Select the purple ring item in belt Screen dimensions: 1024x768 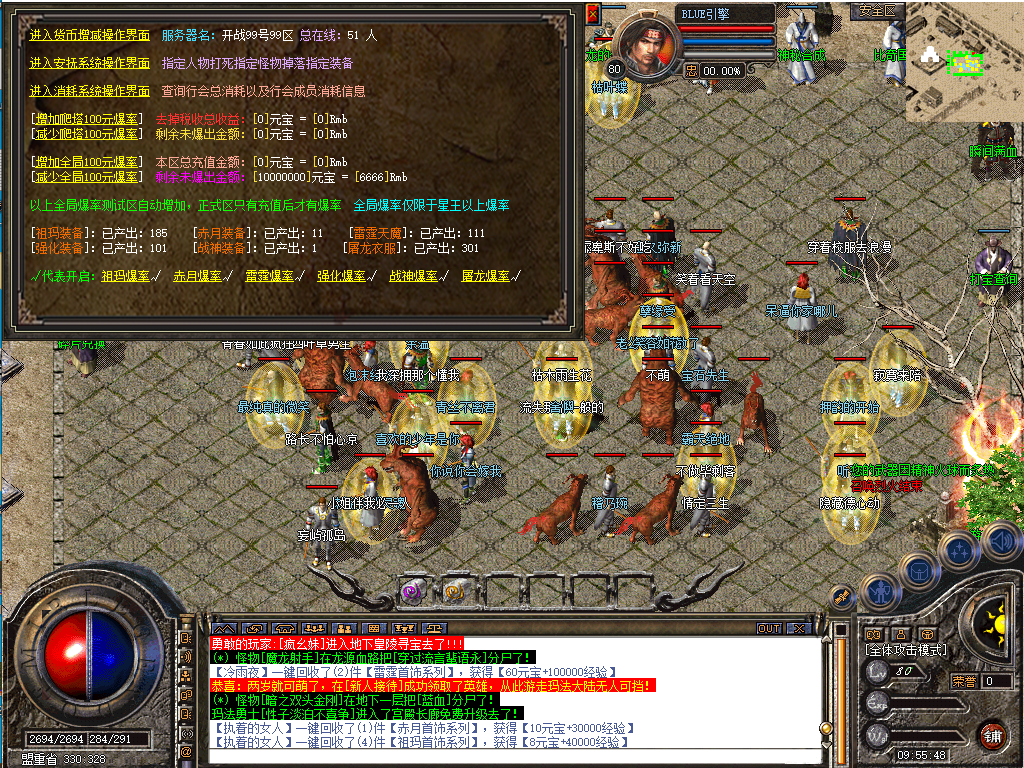coord(411,591)
